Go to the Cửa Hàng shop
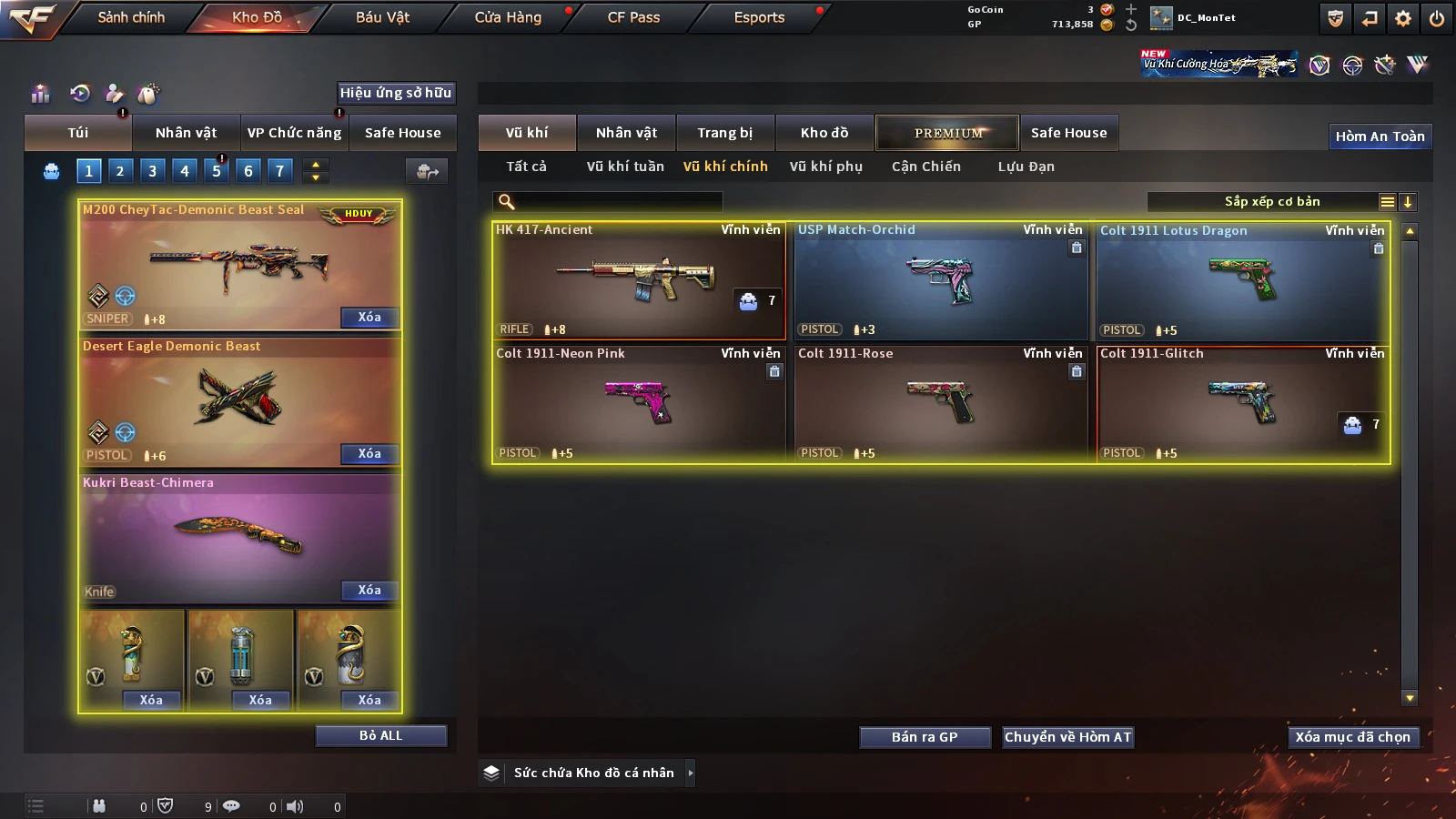The image size is (1456, 819). click(x=508, y=17)
